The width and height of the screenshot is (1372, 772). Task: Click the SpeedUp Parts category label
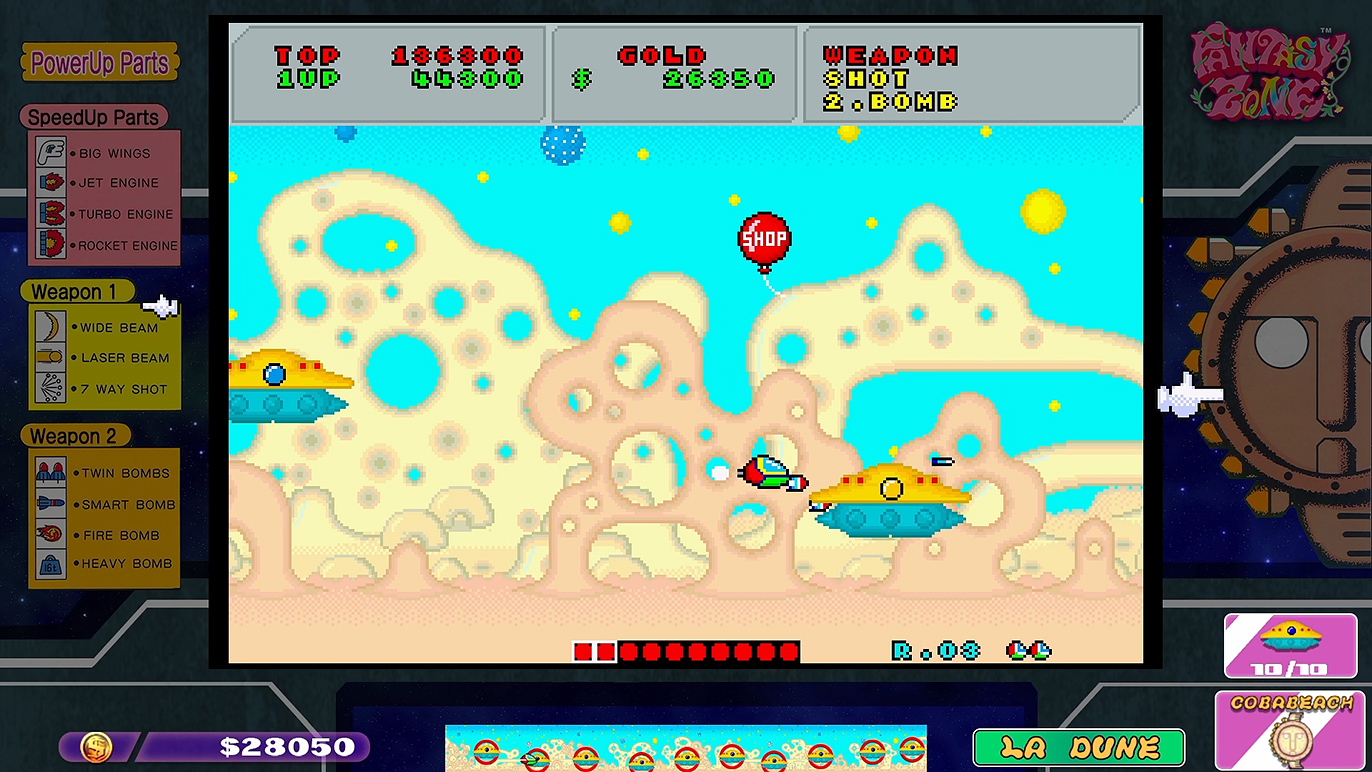tap(93, 117)
